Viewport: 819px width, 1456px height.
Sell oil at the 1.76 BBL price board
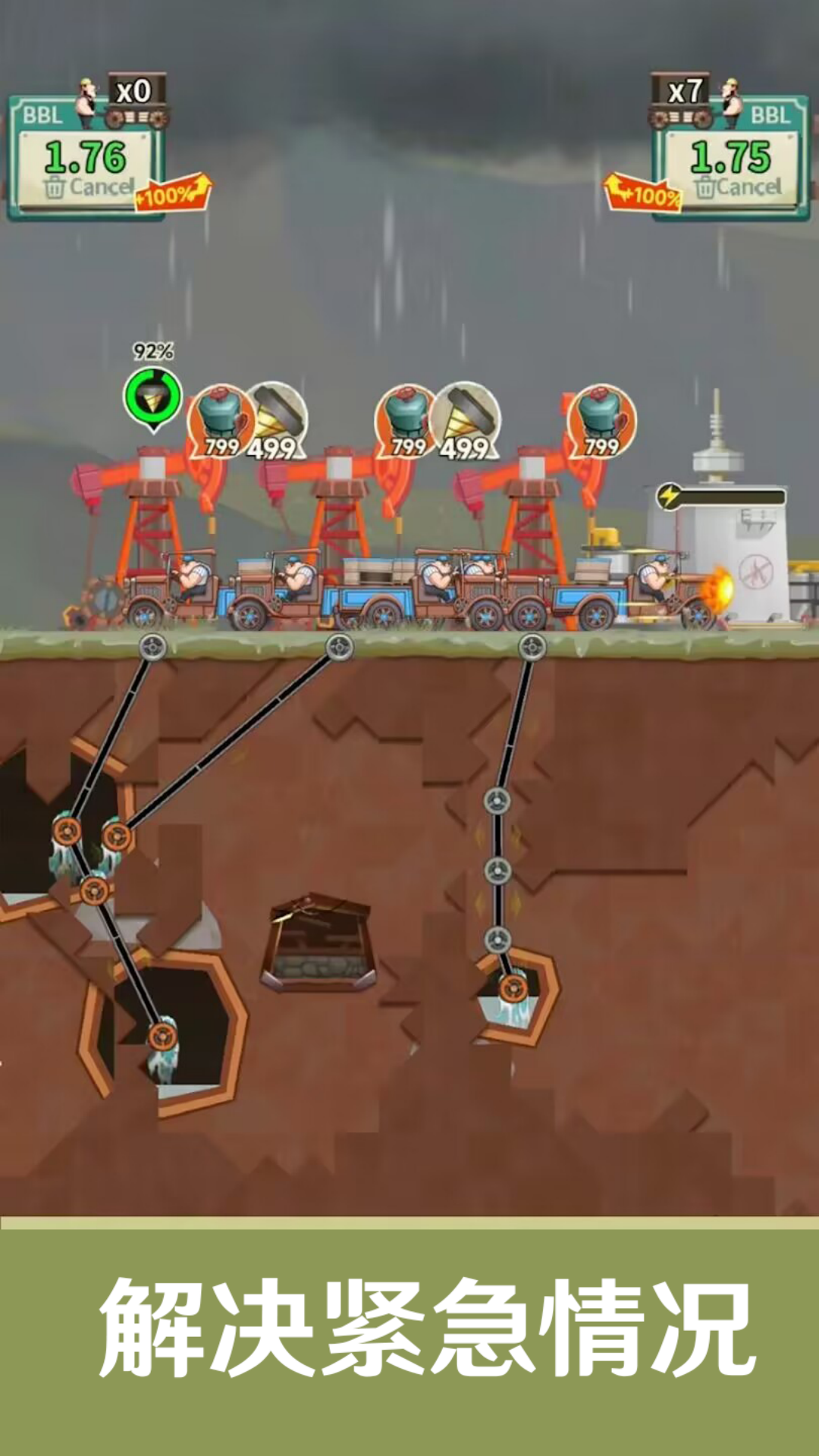pyautogui.click(x=86, y=156)
